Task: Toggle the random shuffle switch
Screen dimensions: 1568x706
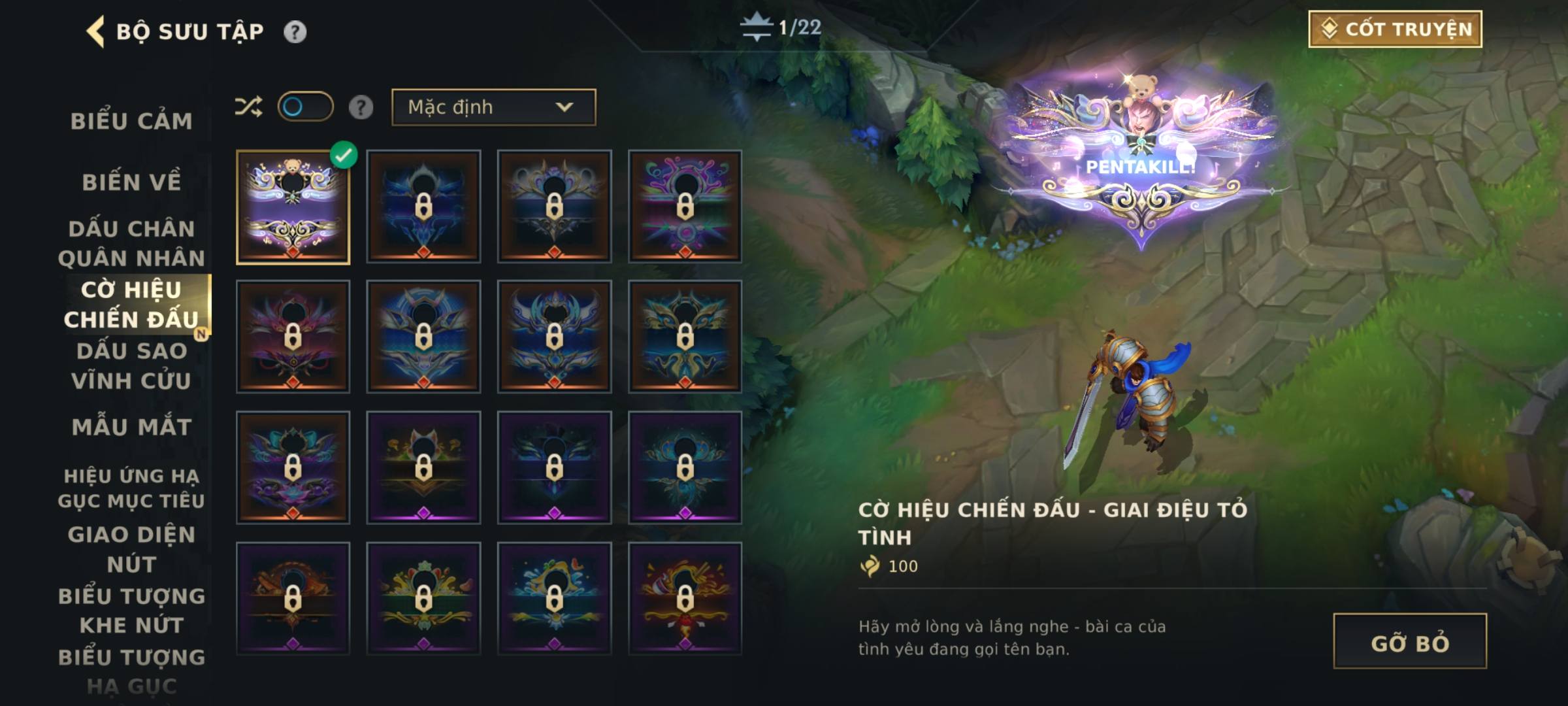Action: click(x=305, y=107)
